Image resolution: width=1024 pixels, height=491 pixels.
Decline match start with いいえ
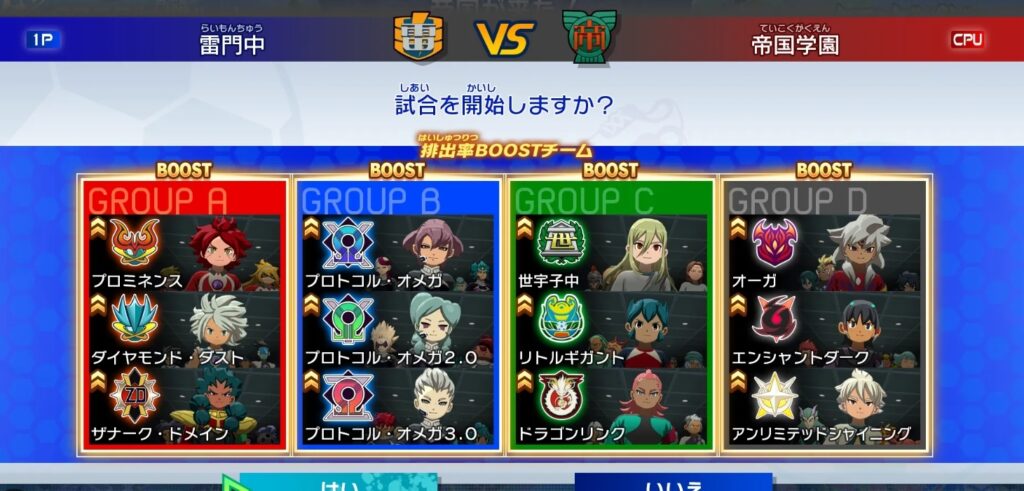point(672,482)
